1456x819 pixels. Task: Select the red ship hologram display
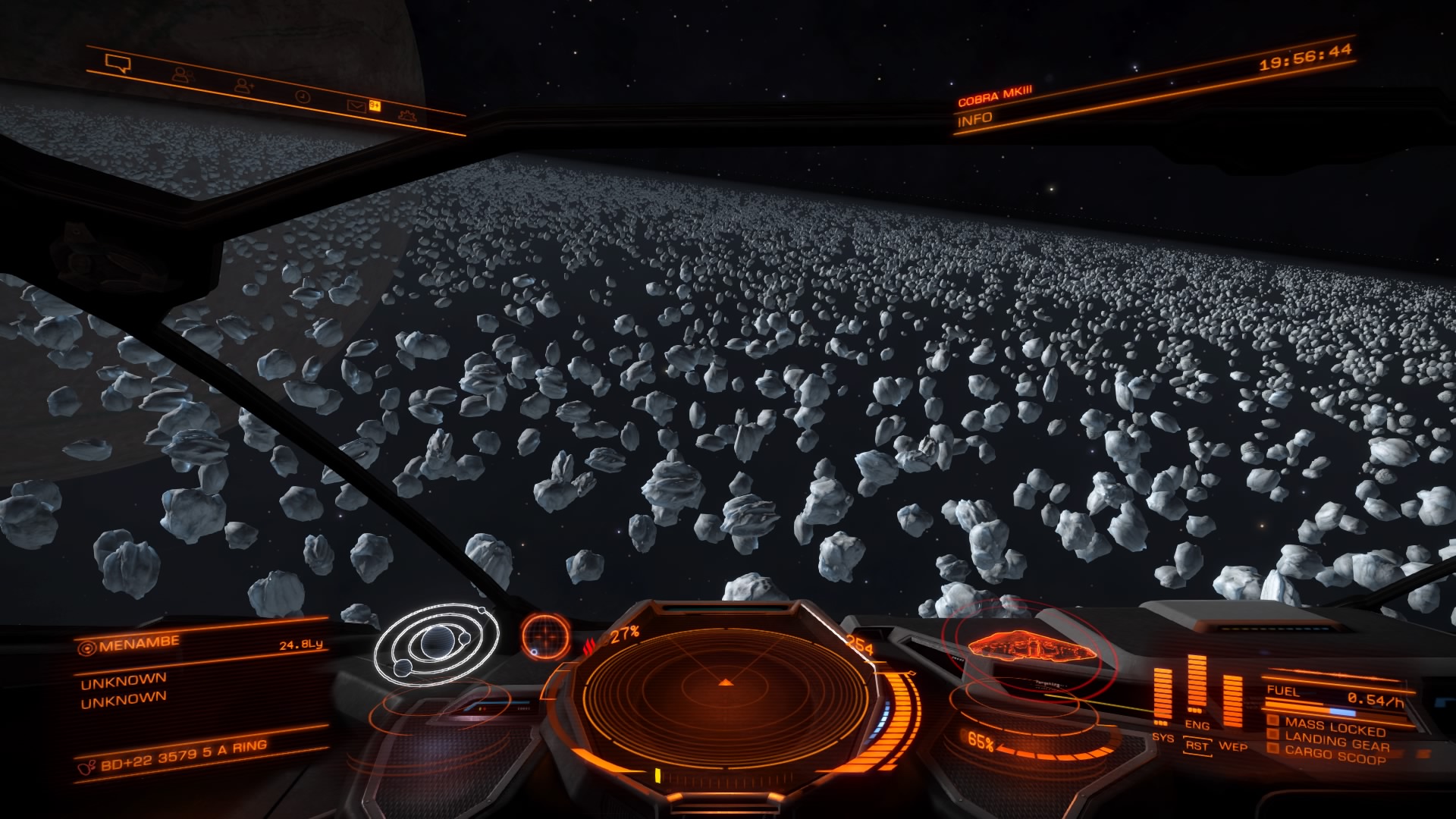click(x=1028, y=650)
